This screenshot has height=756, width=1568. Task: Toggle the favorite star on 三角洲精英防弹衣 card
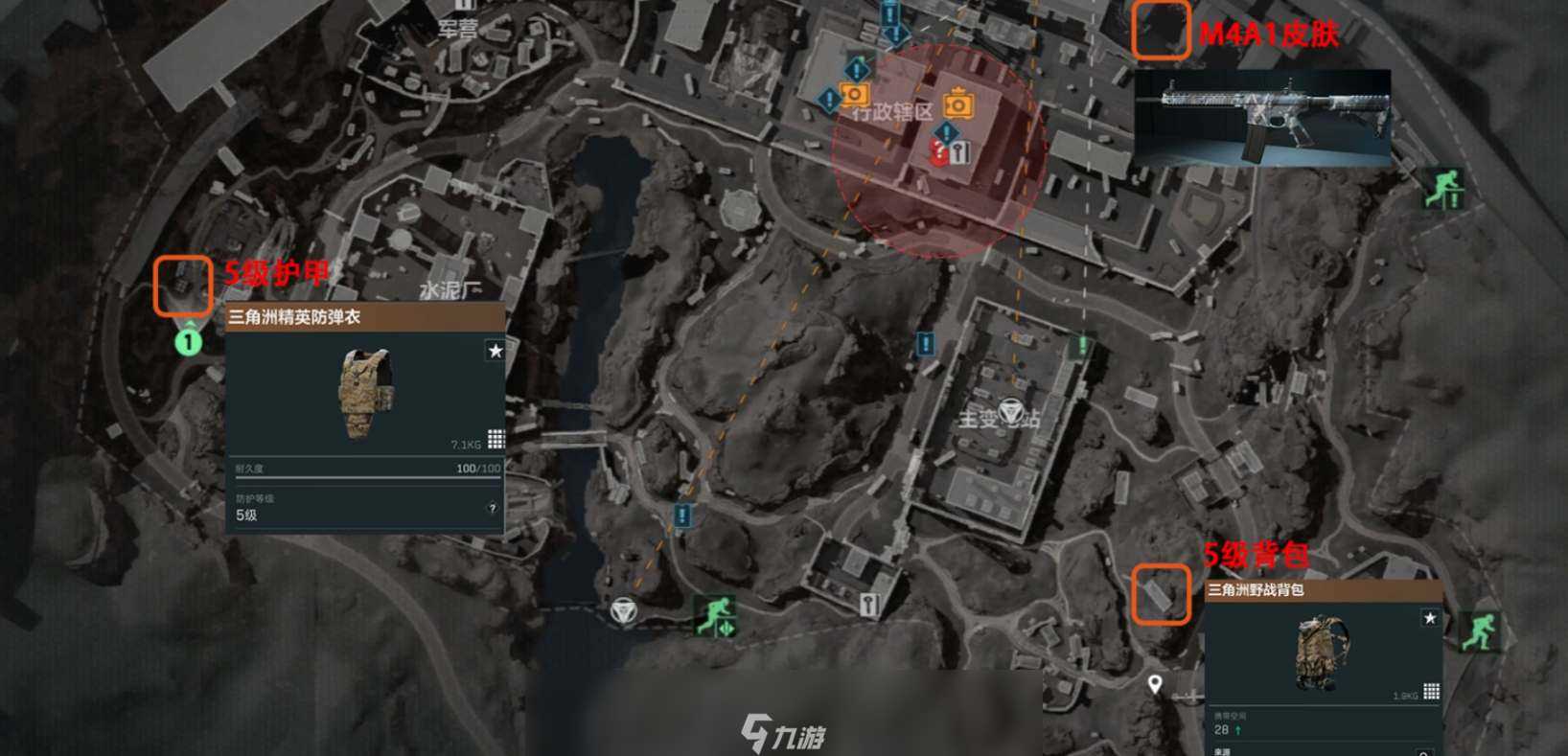pyautogui.click(x=496, y=352)
